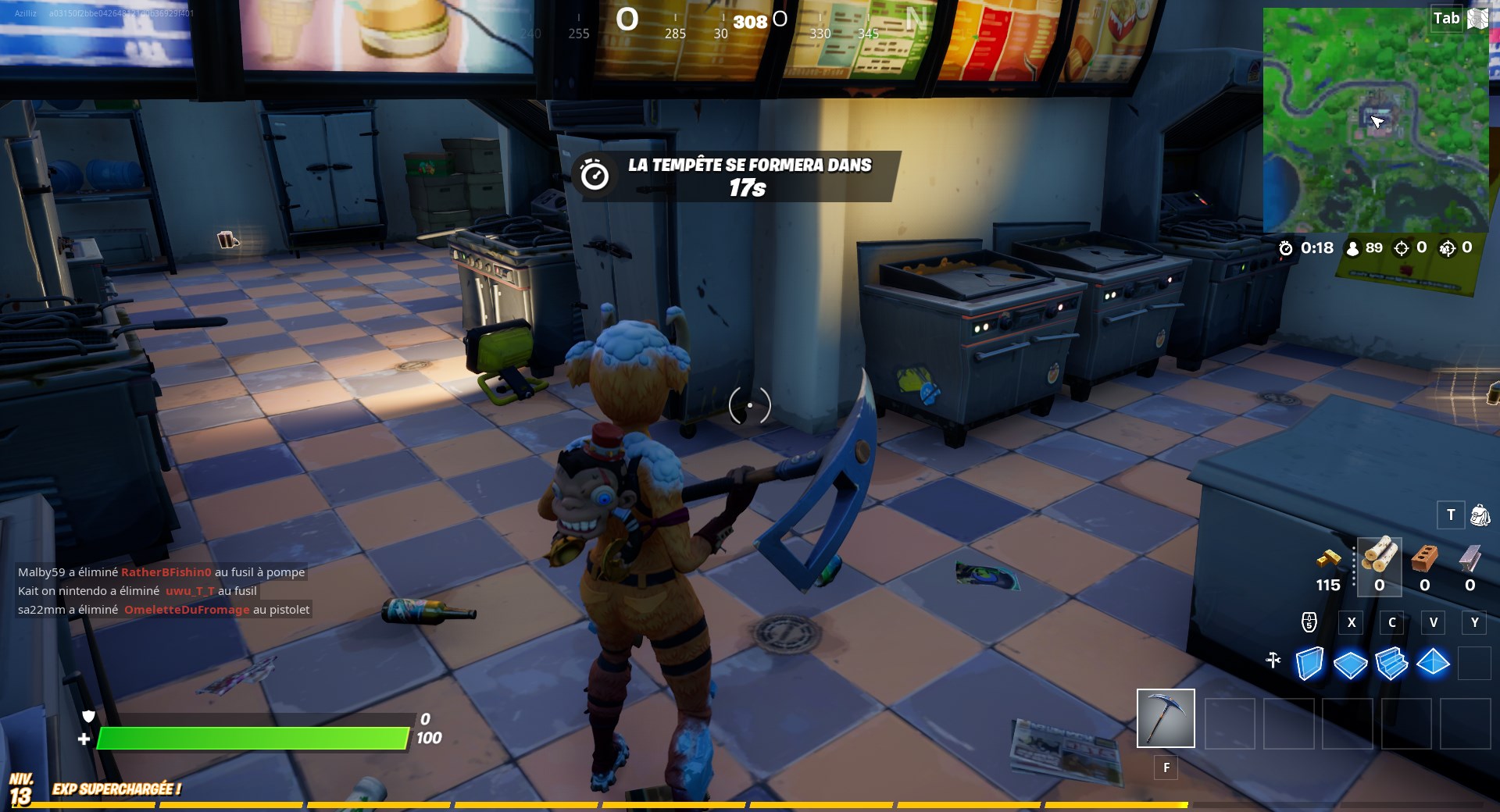The image size is (1500, 812).
Task: Click the stopwatch match timer icon
Action: click(x=1287, y=249)
